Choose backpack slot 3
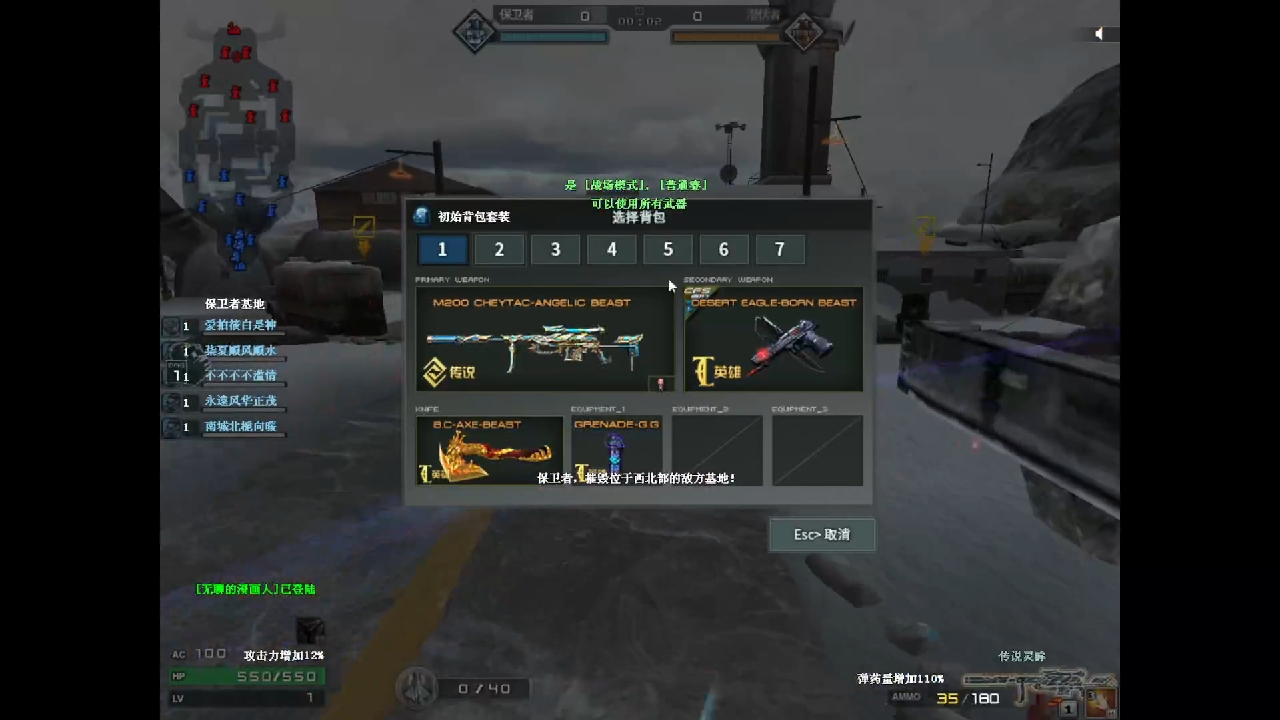The width and height of the screenshot is (1280, 720). [x=555, y=250]
